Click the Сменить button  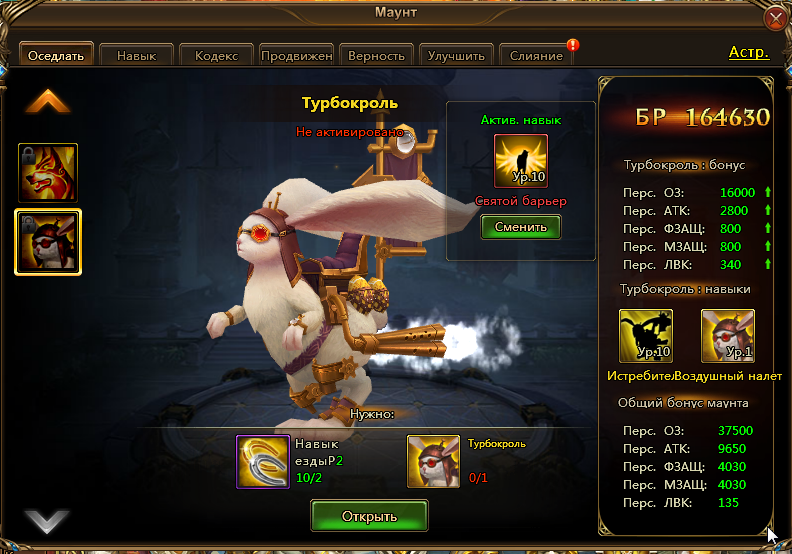520,226
